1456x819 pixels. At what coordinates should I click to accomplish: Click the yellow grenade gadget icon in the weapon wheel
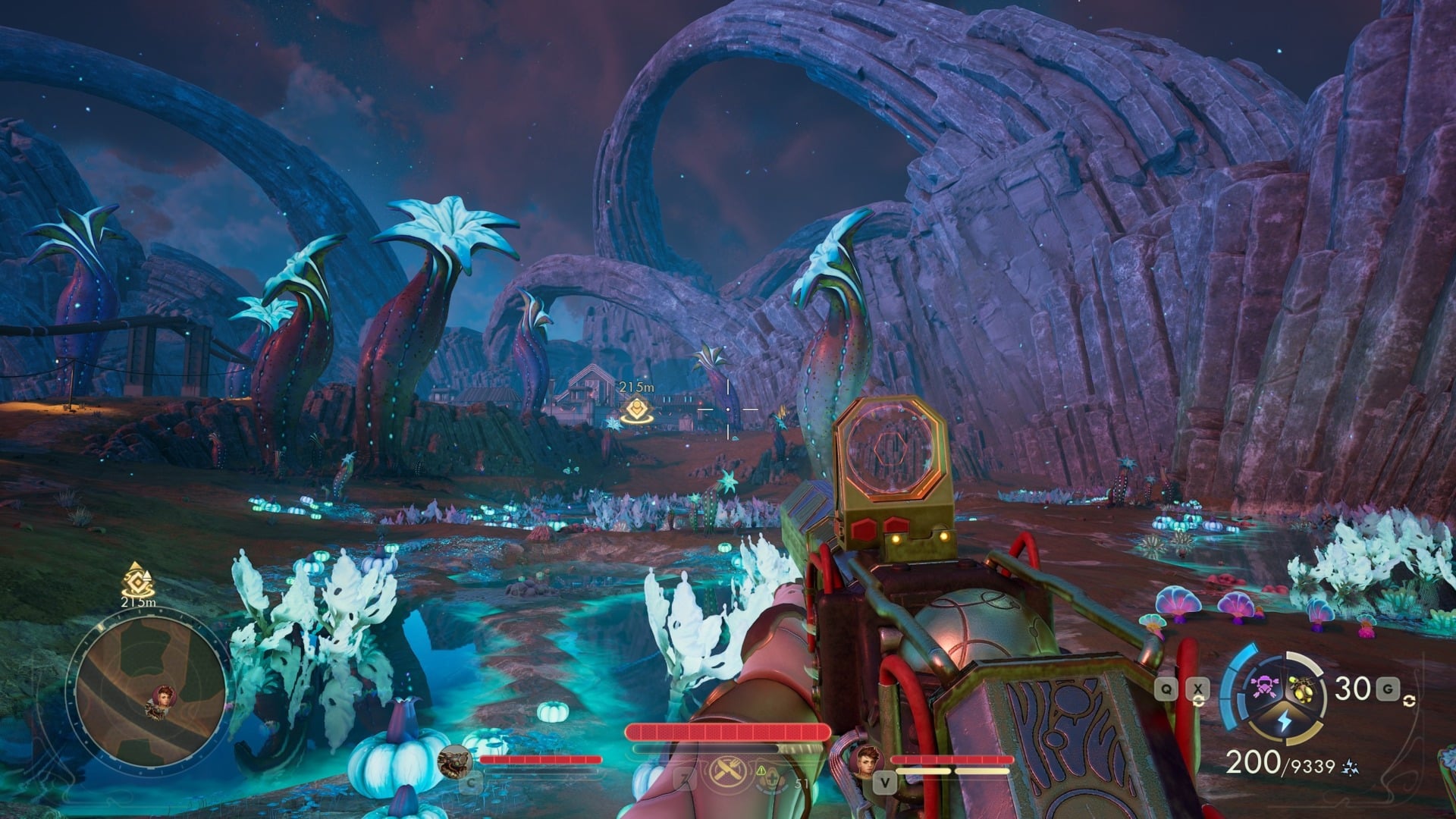(1302, 690)
